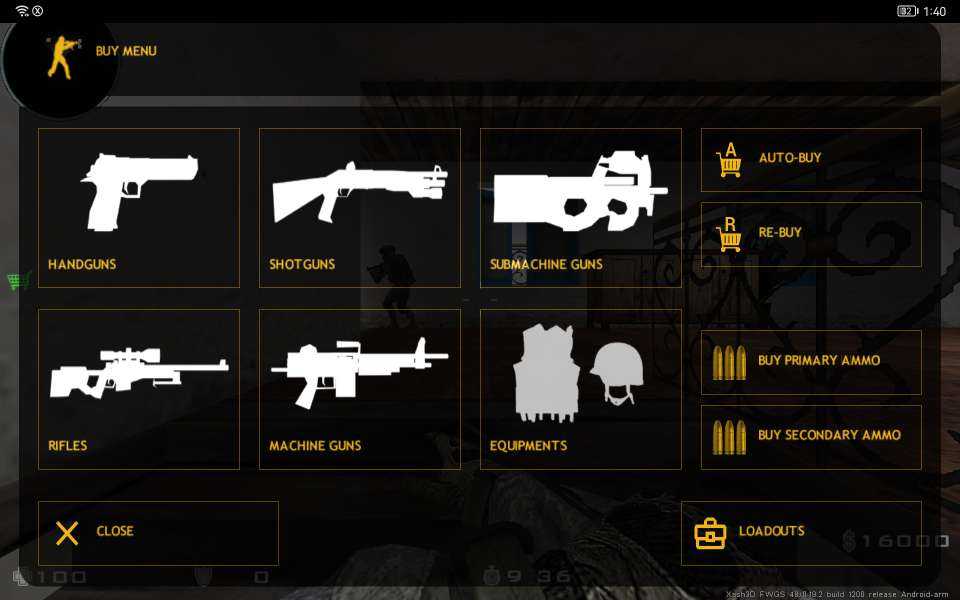960x600 pixels.
Task: Close the buy menu
Action: pyautogui.click(x=158, y=533)
